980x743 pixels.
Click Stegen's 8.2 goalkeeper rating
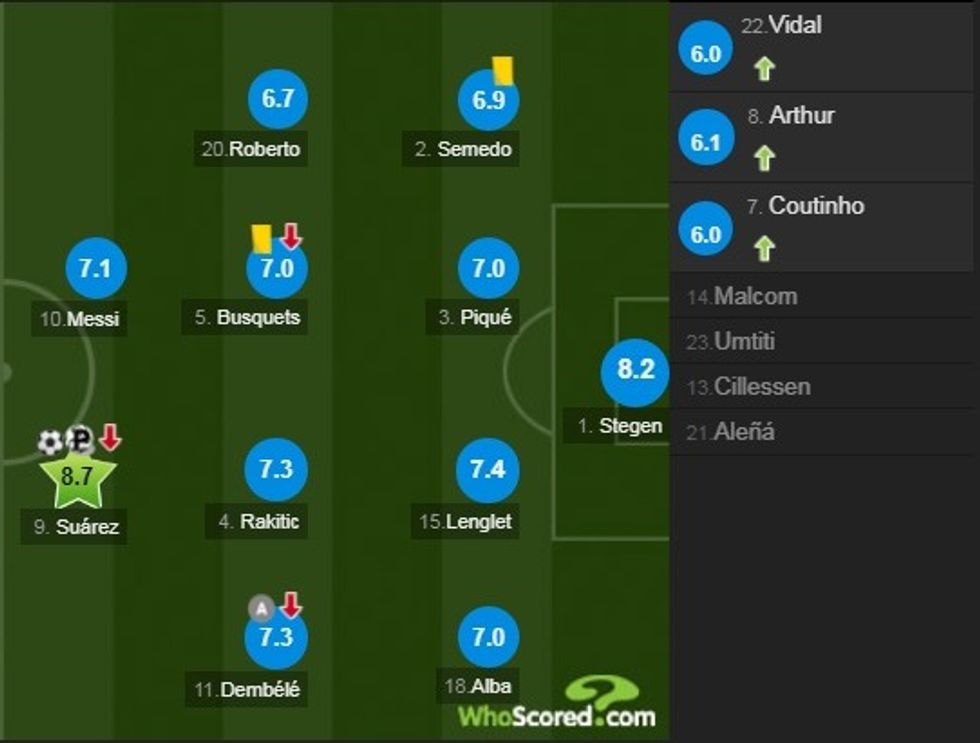(635, 370)
